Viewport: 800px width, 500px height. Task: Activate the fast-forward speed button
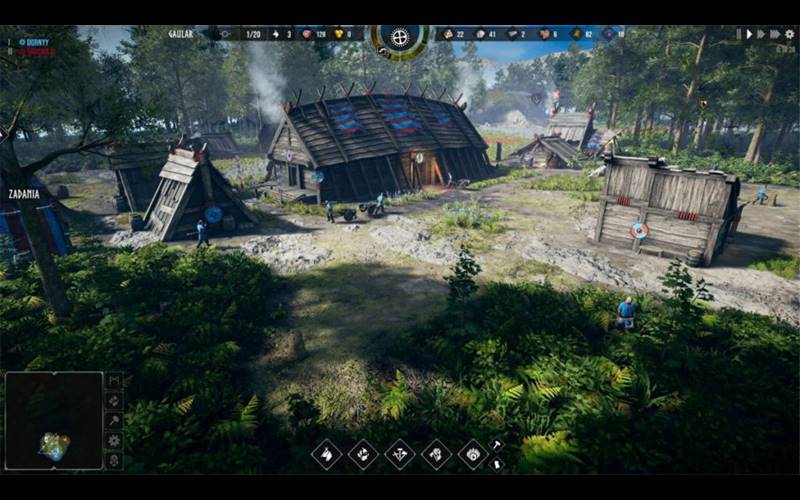pyautogui.click(x=764, y=34)
